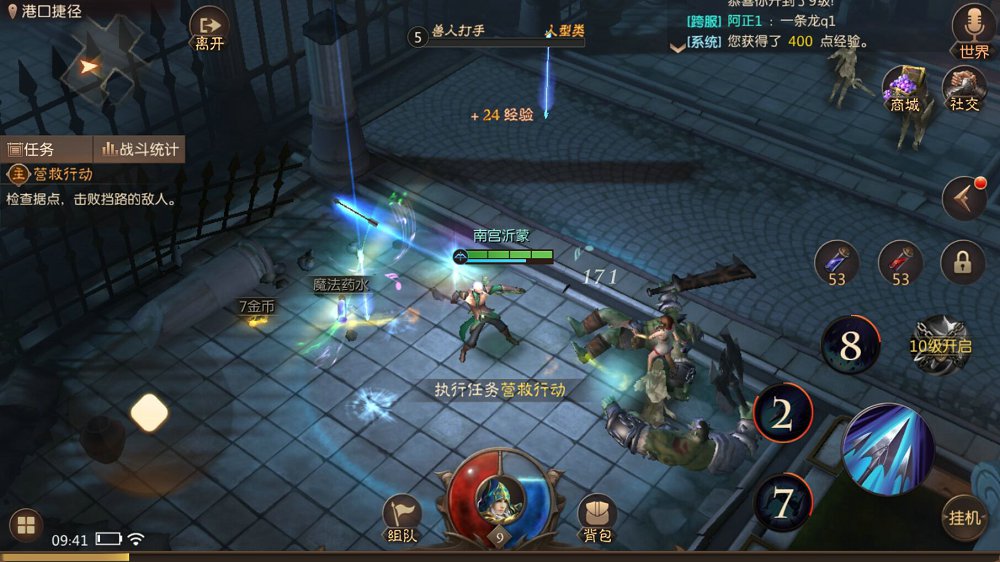This screenshot has width=1000, height=562.
Task: Open the 商城 shop
Action: [905, 88]
